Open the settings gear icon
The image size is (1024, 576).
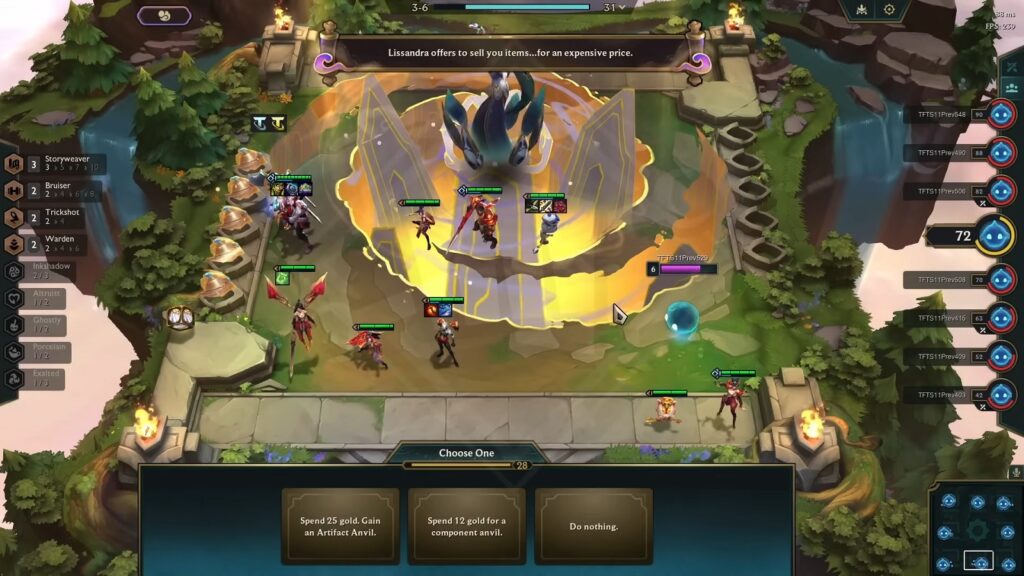(889, 10)
